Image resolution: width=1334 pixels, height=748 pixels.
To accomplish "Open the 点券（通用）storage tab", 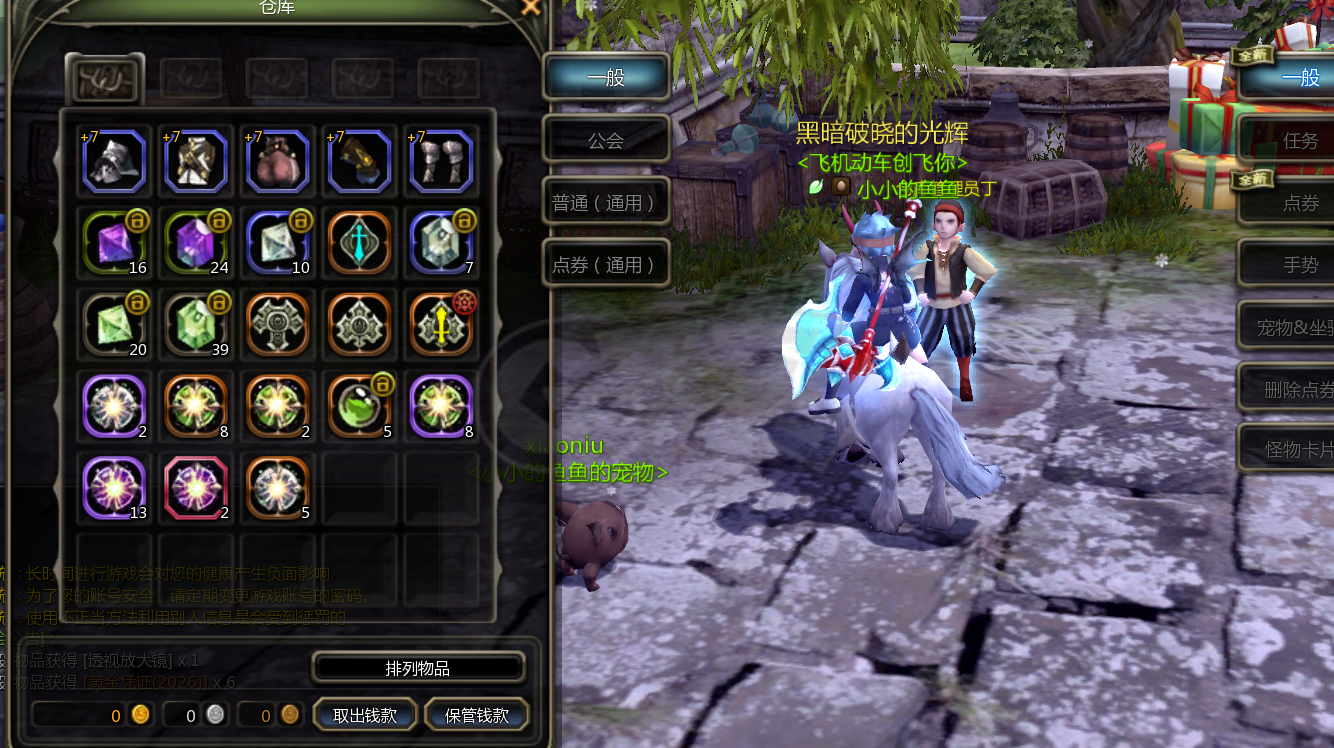I will point(606,265).
